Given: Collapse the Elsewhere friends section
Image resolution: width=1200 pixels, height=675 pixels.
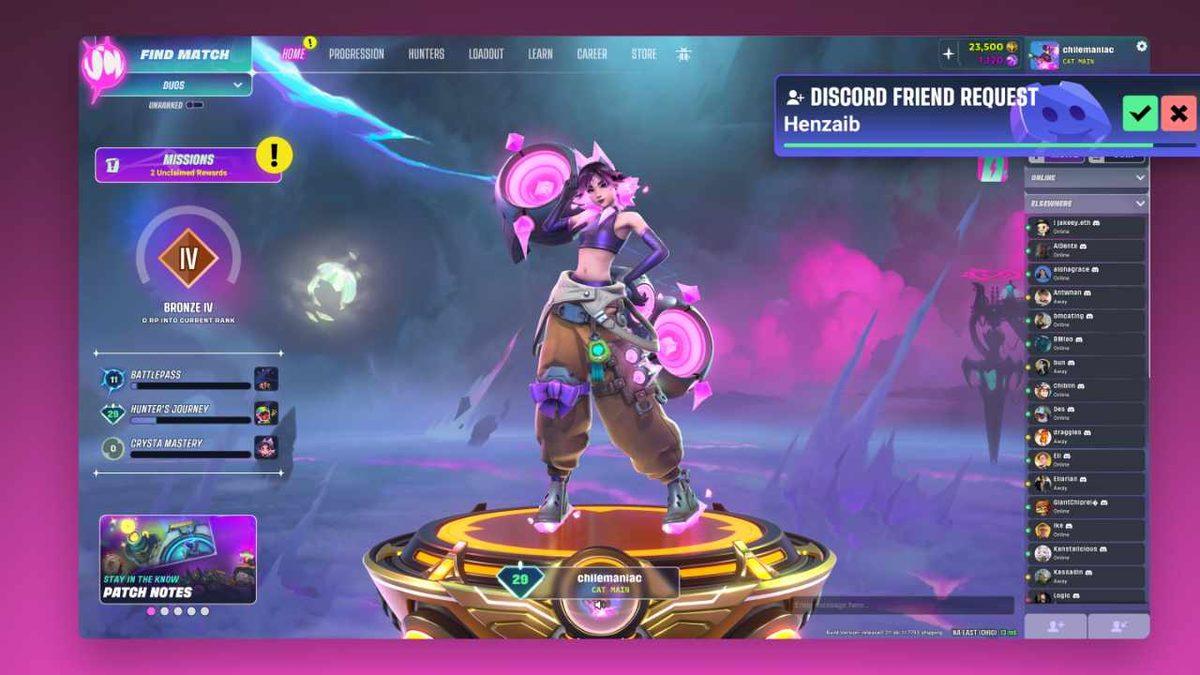Looking at the screenshot, I should 1140,203.
